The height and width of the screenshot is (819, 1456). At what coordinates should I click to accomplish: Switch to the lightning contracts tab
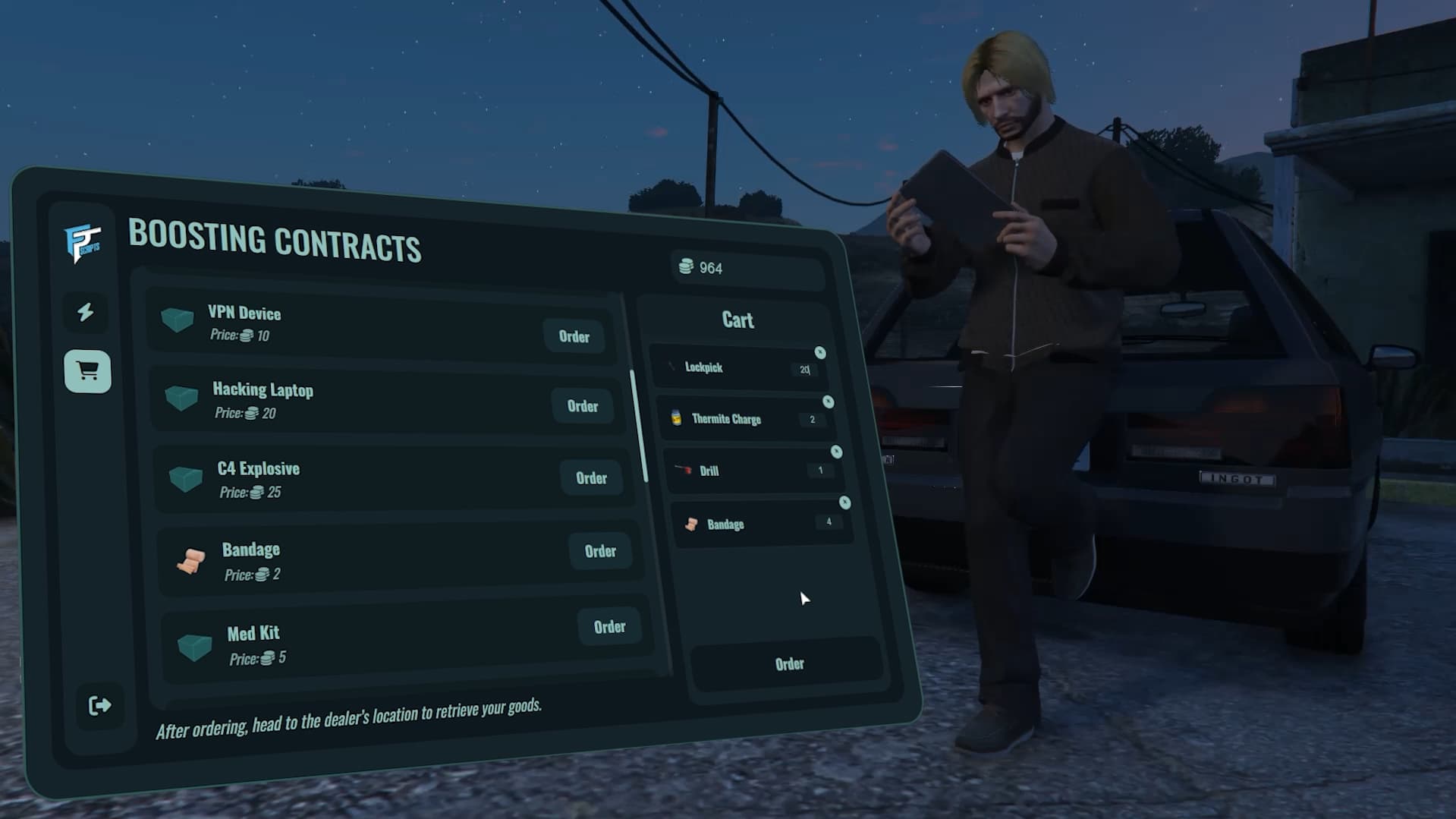(86, 313)
